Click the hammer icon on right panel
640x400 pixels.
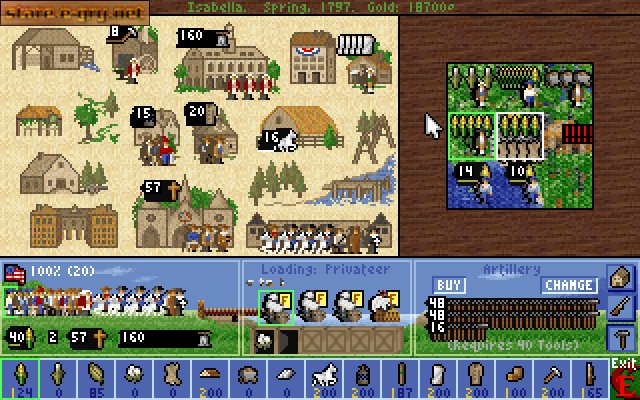pyautogui.click(x=620, y=338)
